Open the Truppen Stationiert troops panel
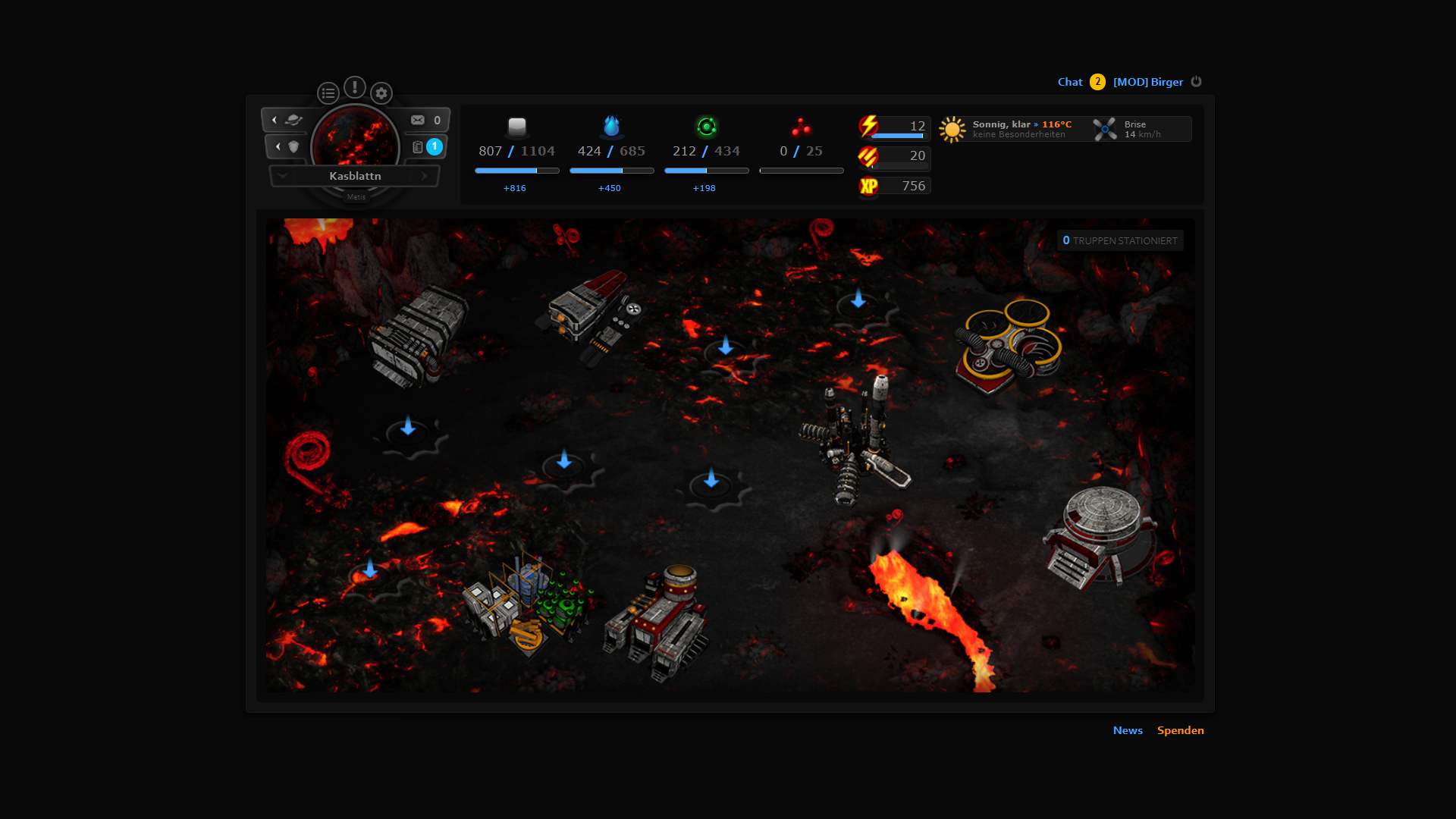The height and width of the screenshot is (819, 1456). [x=1120, y=240]
